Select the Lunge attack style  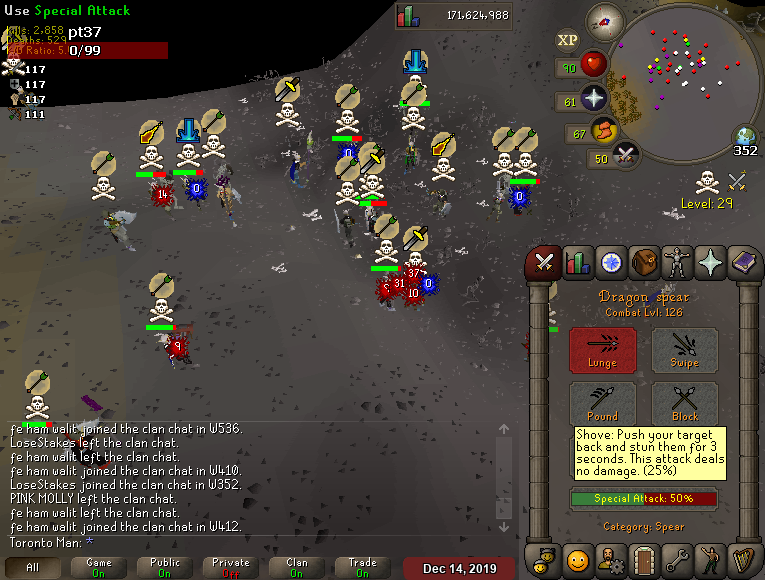602,351
